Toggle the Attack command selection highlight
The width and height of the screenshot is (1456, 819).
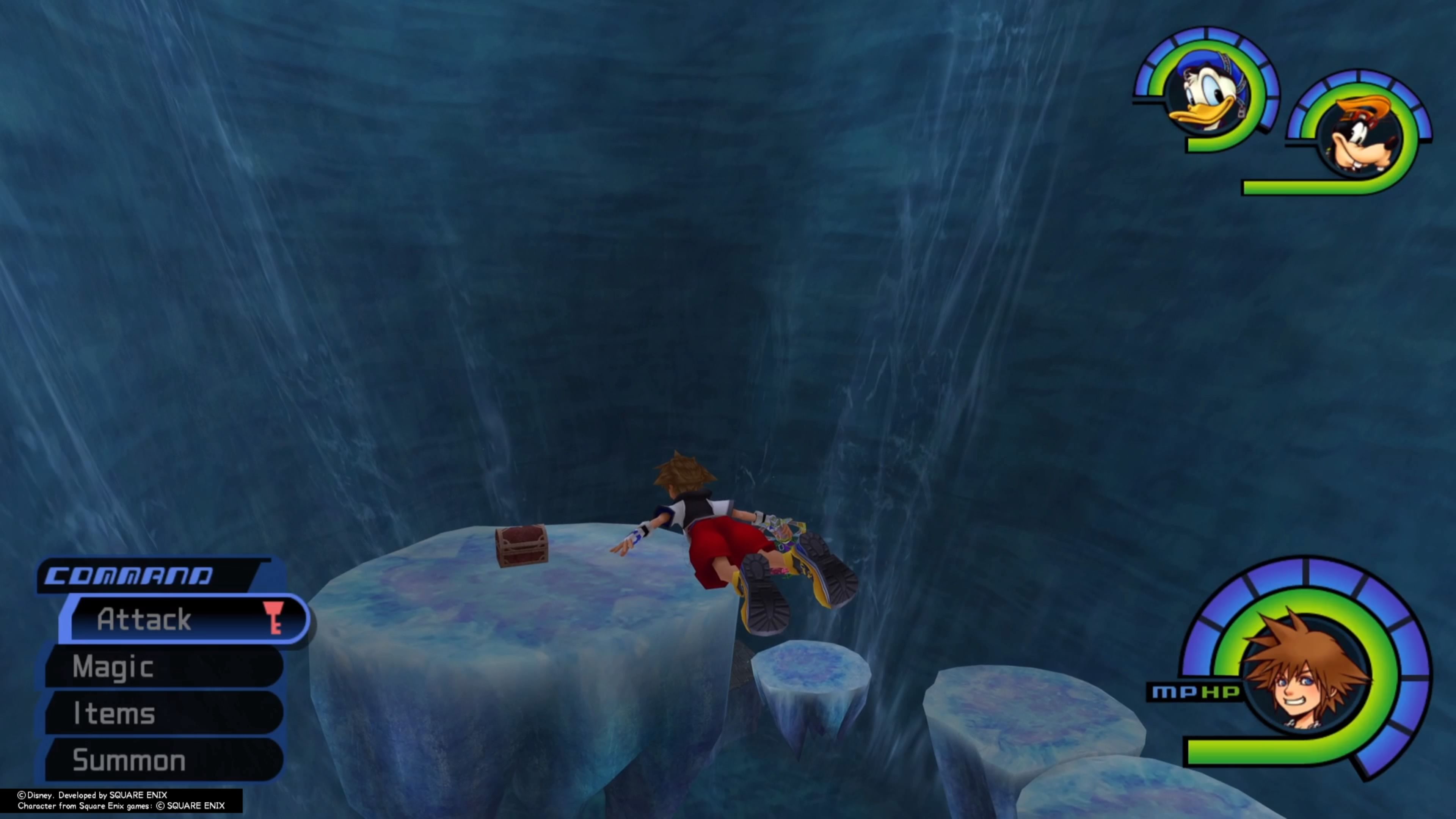(x=144, y=619)
